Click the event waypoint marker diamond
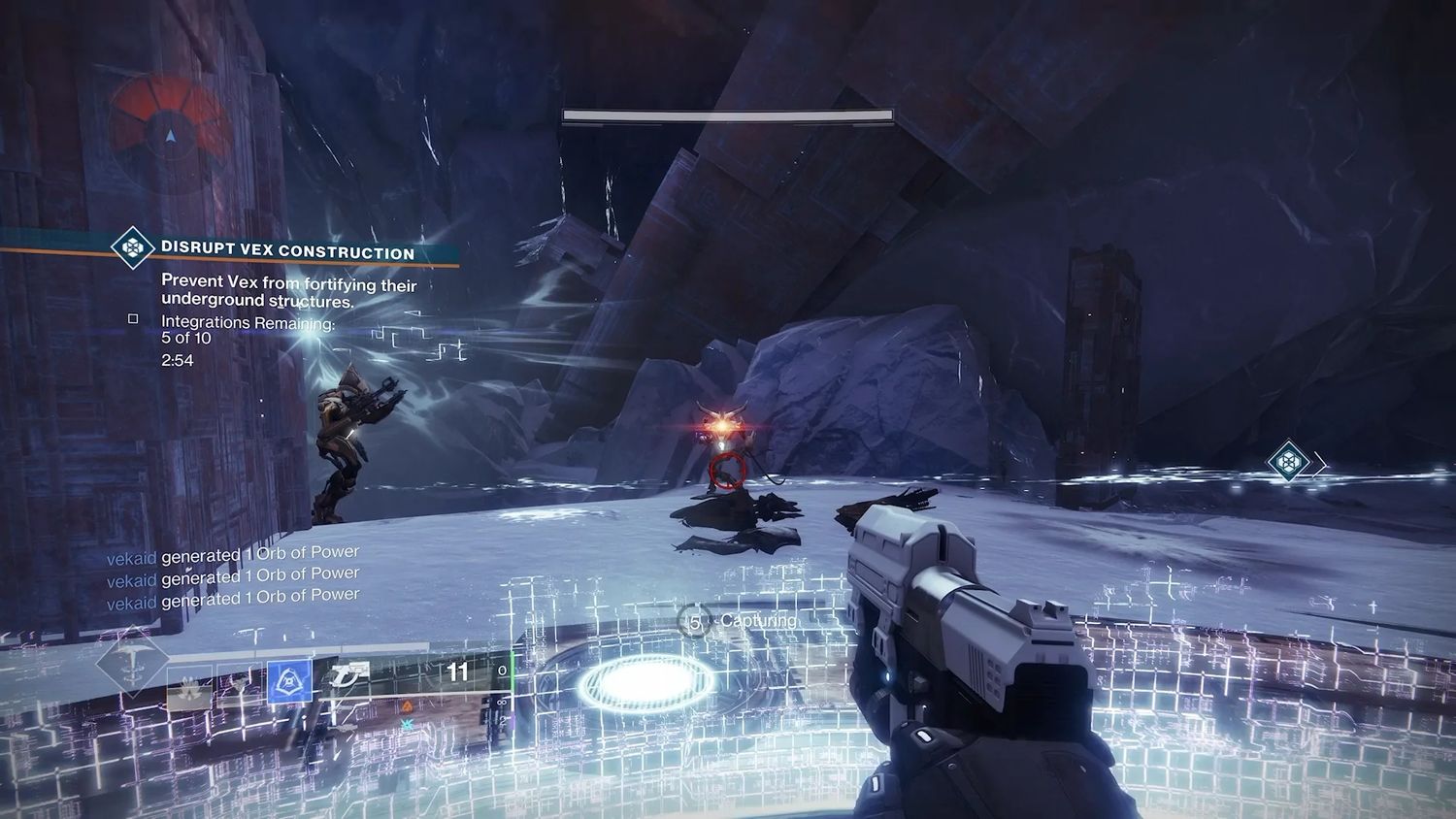Viewport: 1456px width, 819px height. [x=1288, y=462]
